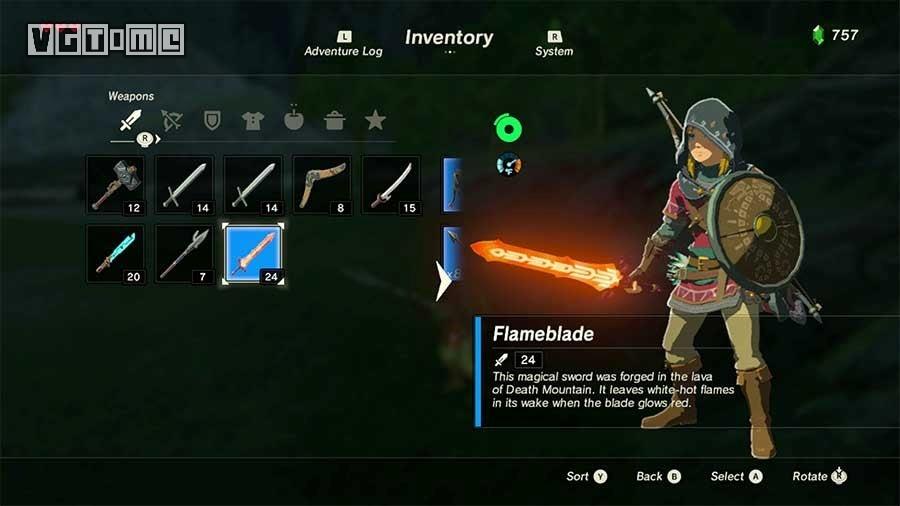This screenshot has width=900, height=506.
Task: Pick the glowing blue sword slot
Action: coord(115,254)
